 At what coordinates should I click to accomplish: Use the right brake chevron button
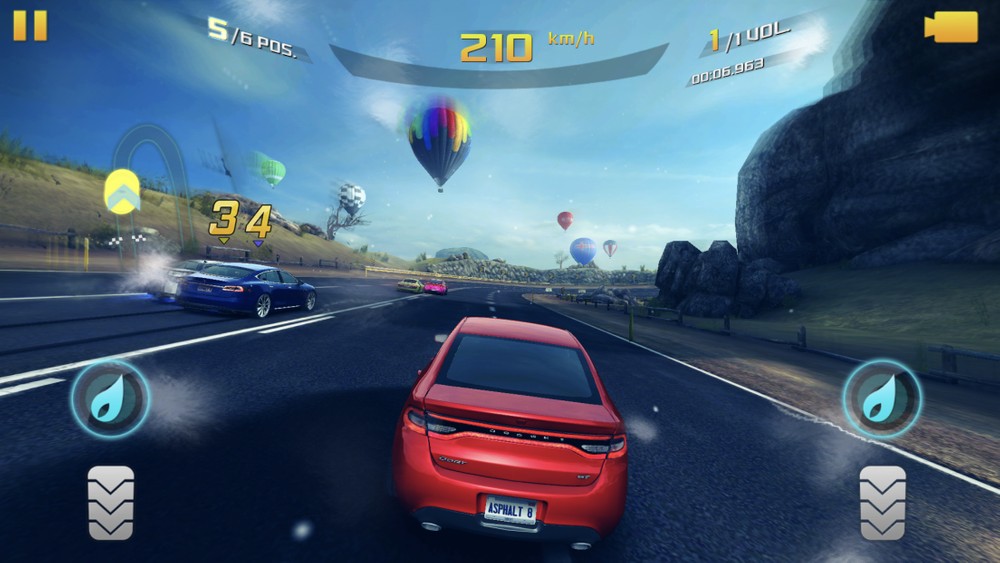(883, 502)
